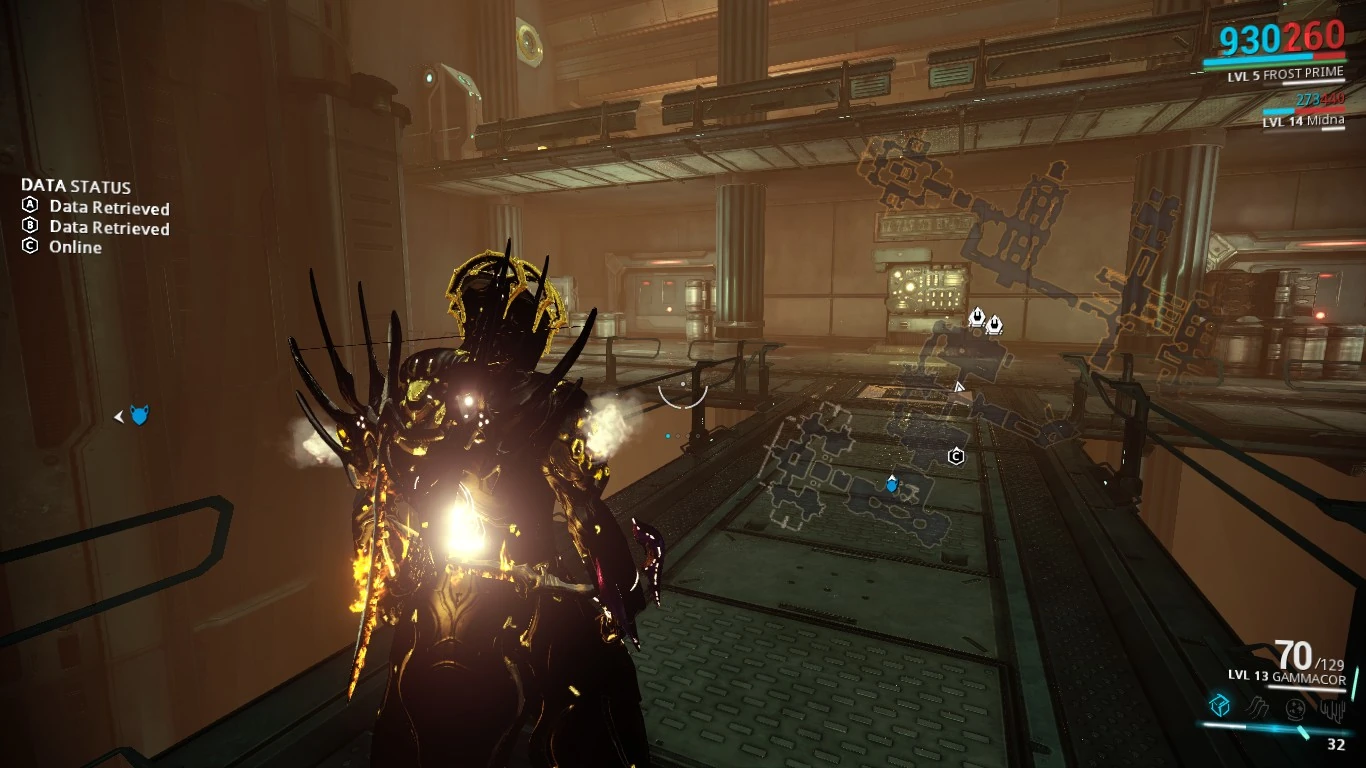The image size is (1366, 768).
Task: Click the blue marker on the overlay map
Action: [x=892, y=485]
